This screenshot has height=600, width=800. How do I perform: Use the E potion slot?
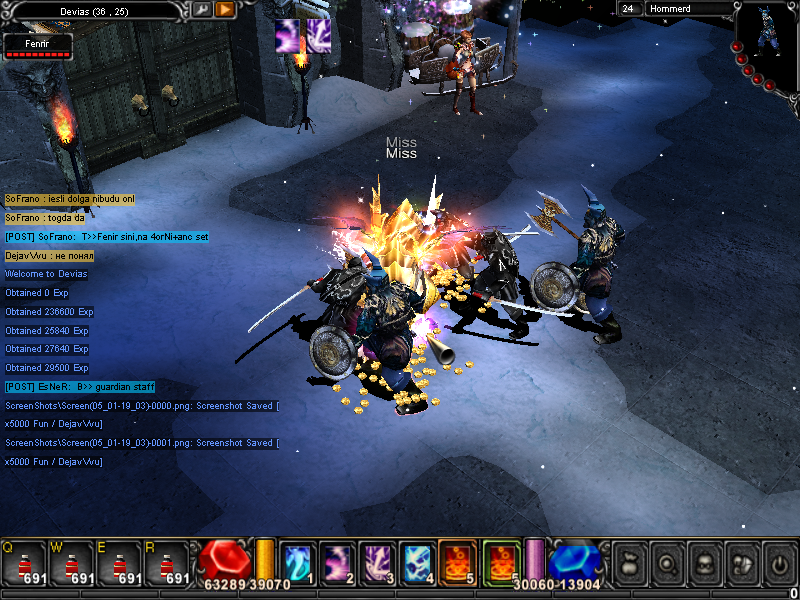click(x=120, y=563)
